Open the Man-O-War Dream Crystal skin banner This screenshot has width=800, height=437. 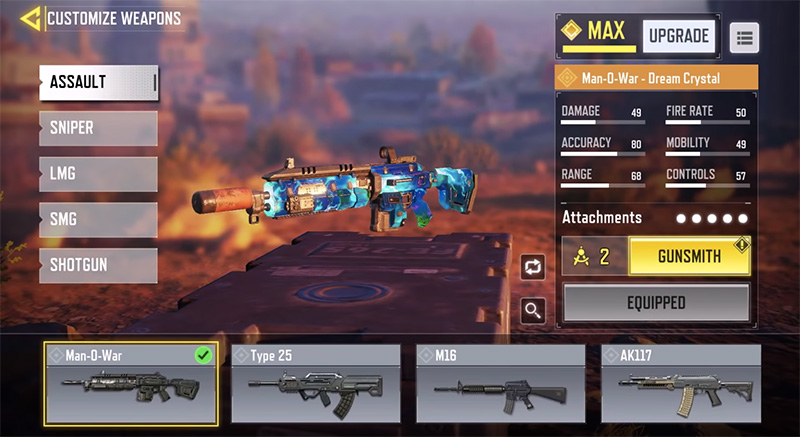coord(656,78)
